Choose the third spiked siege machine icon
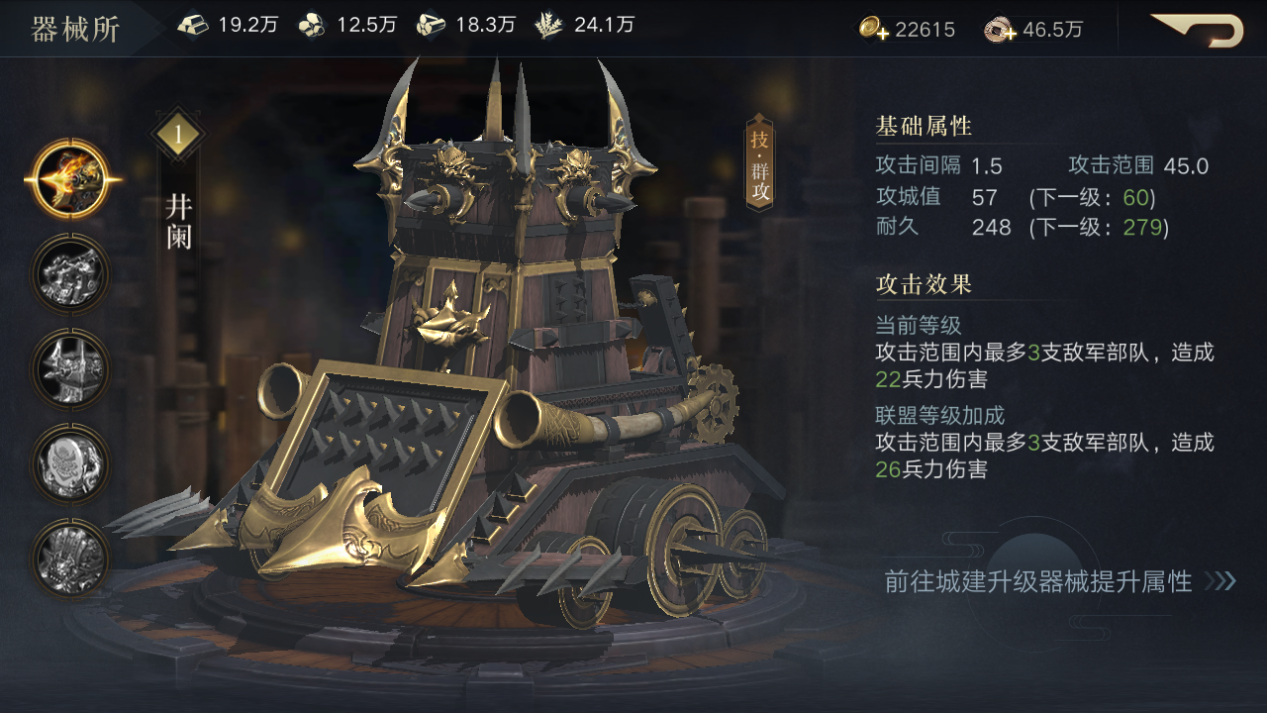 point(69,367)
